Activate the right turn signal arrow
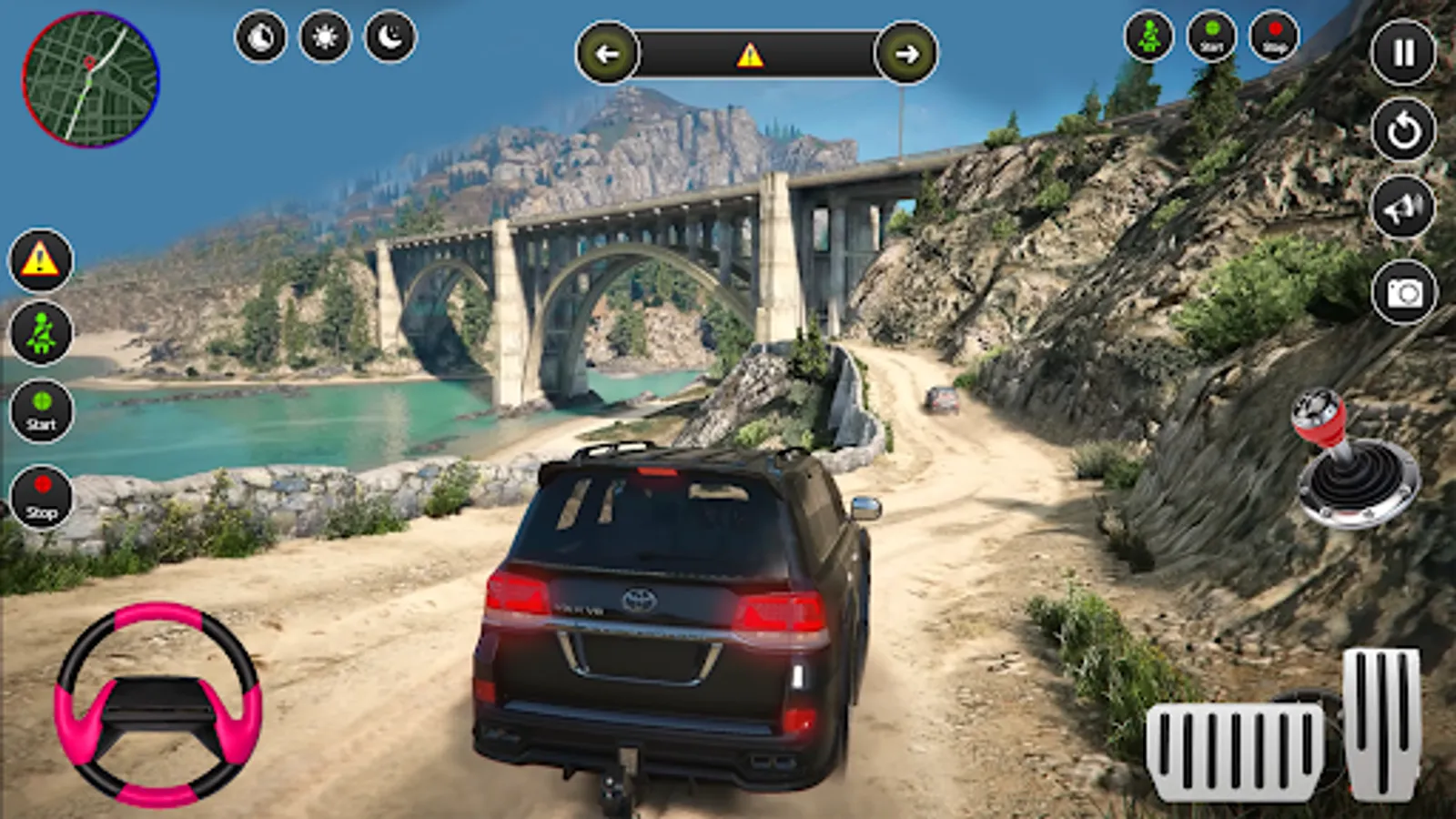This screenshot has width=1456, height=819. [906, 54]
